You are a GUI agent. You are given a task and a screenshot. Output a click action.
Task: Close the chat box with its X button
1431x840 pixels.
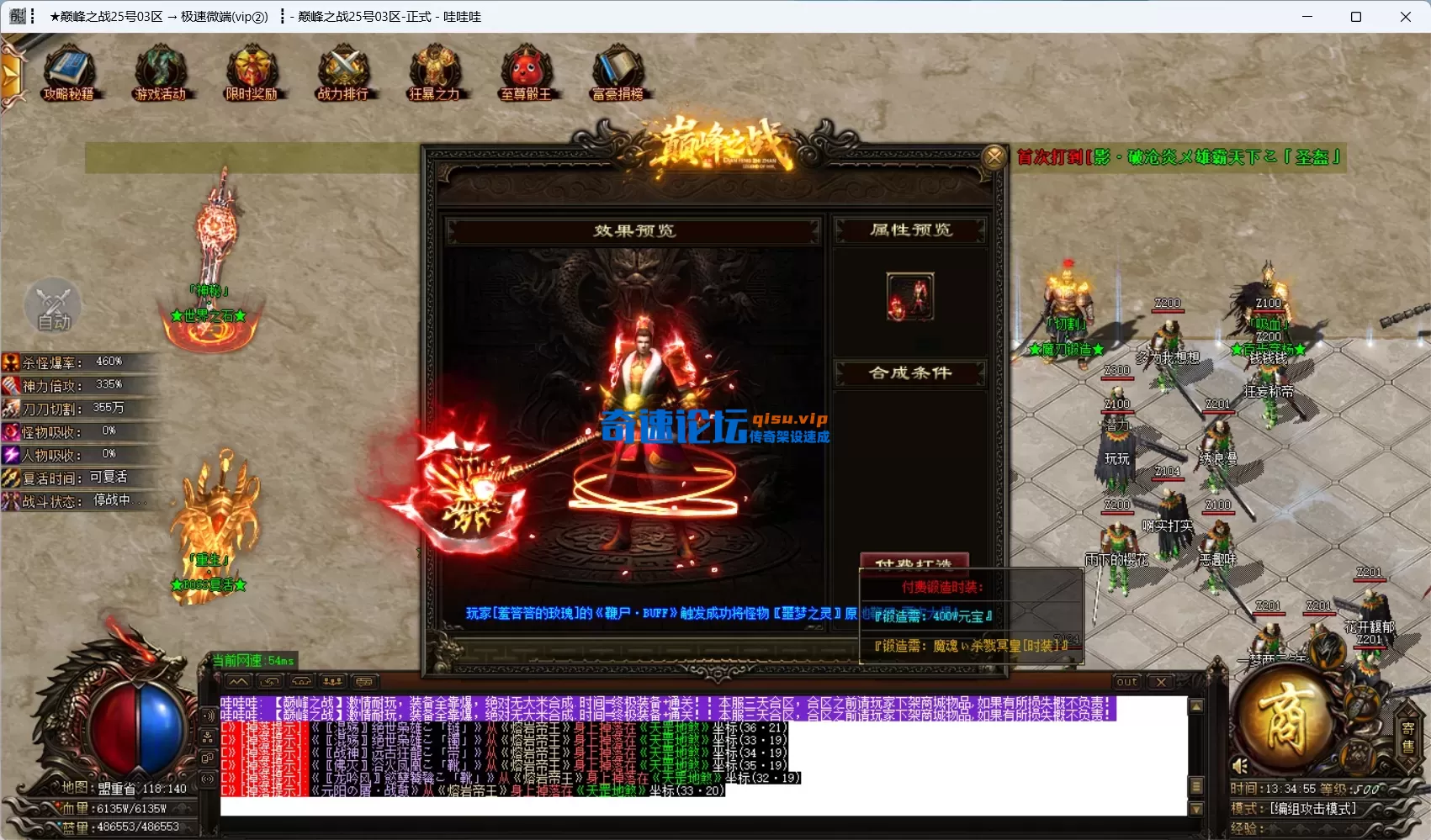[x=1161, y=682]
